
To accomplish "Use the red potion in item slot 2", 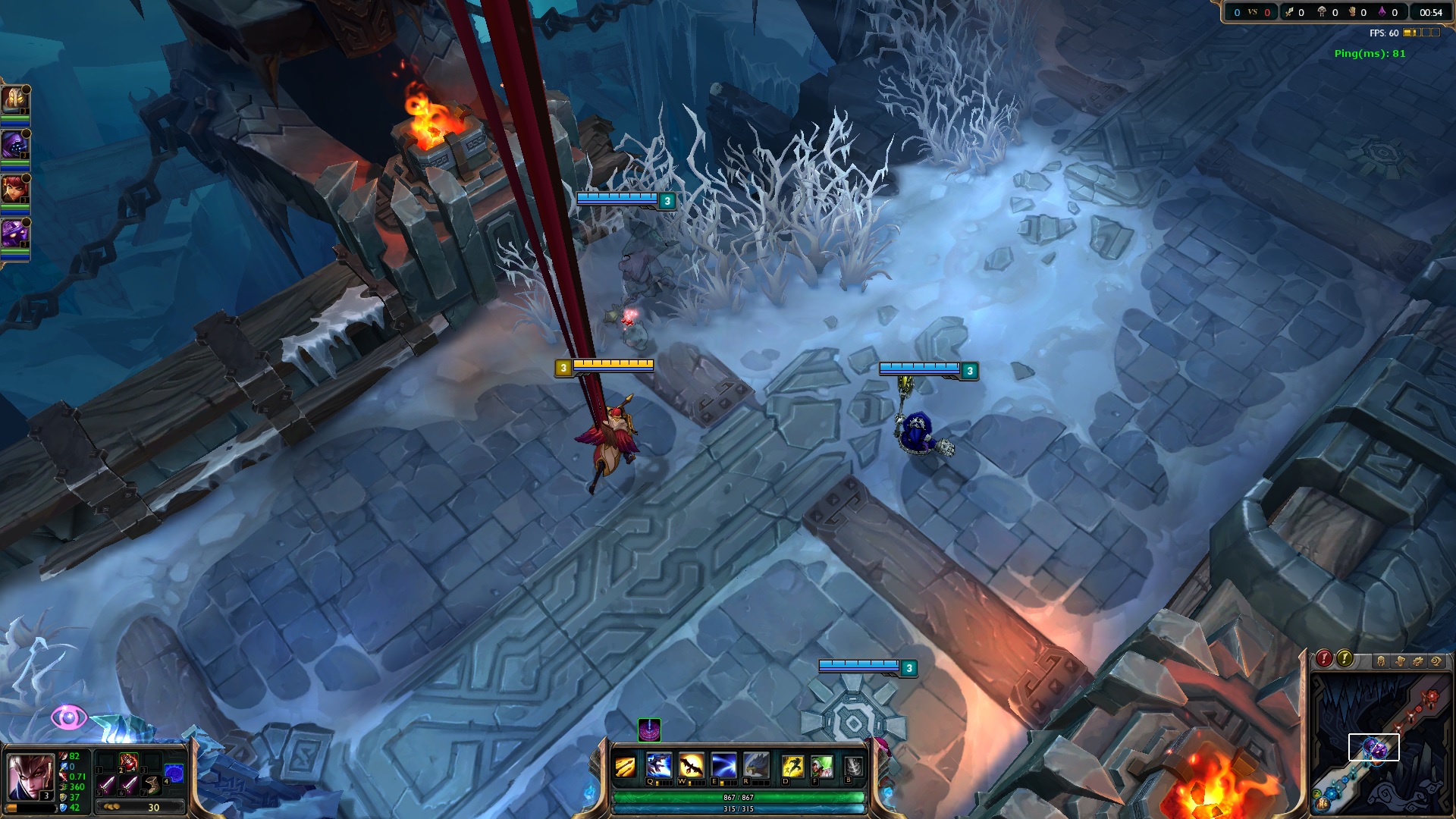I will click(128, 761).
